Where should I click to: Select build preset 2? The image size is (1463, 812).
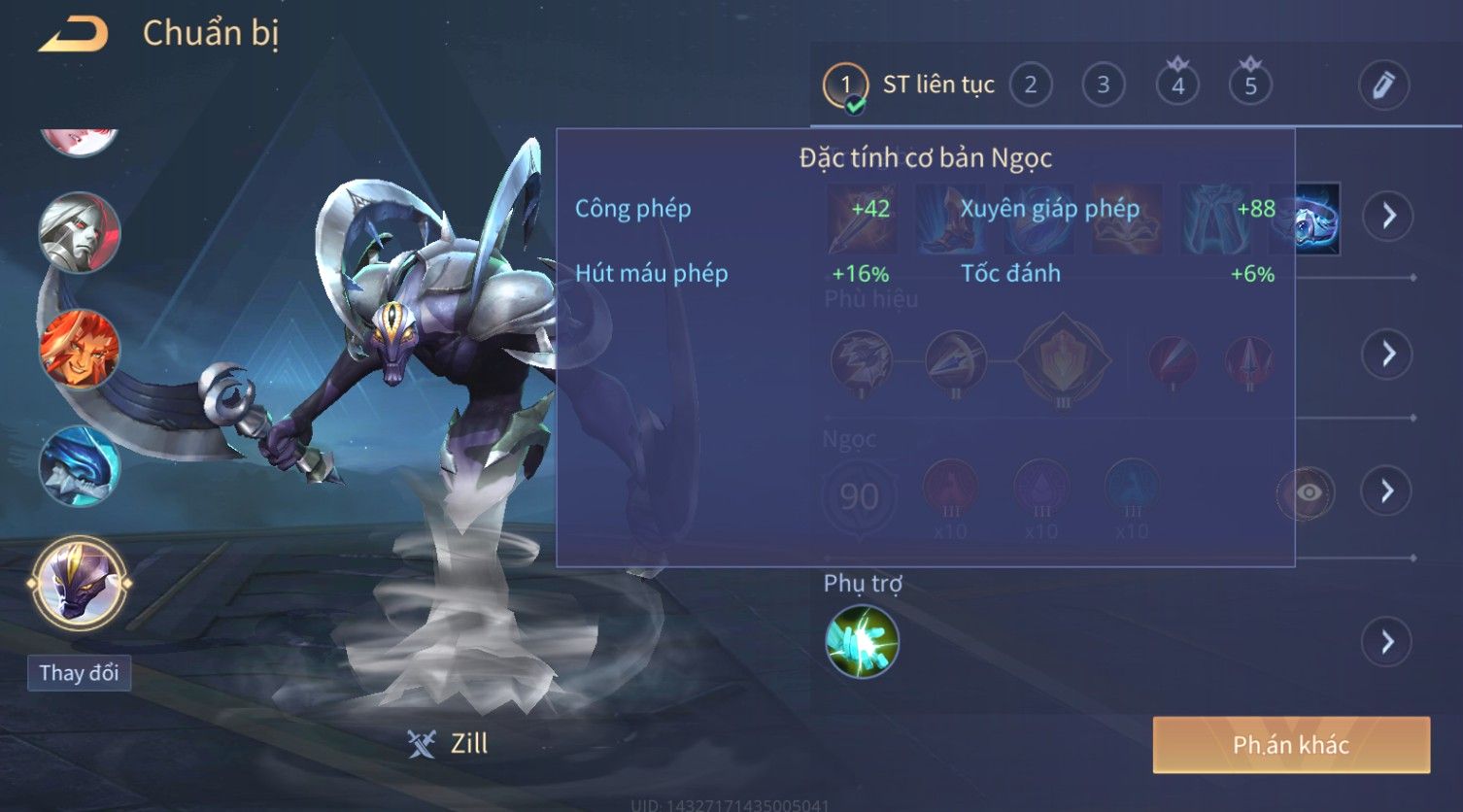point(1031,85)
